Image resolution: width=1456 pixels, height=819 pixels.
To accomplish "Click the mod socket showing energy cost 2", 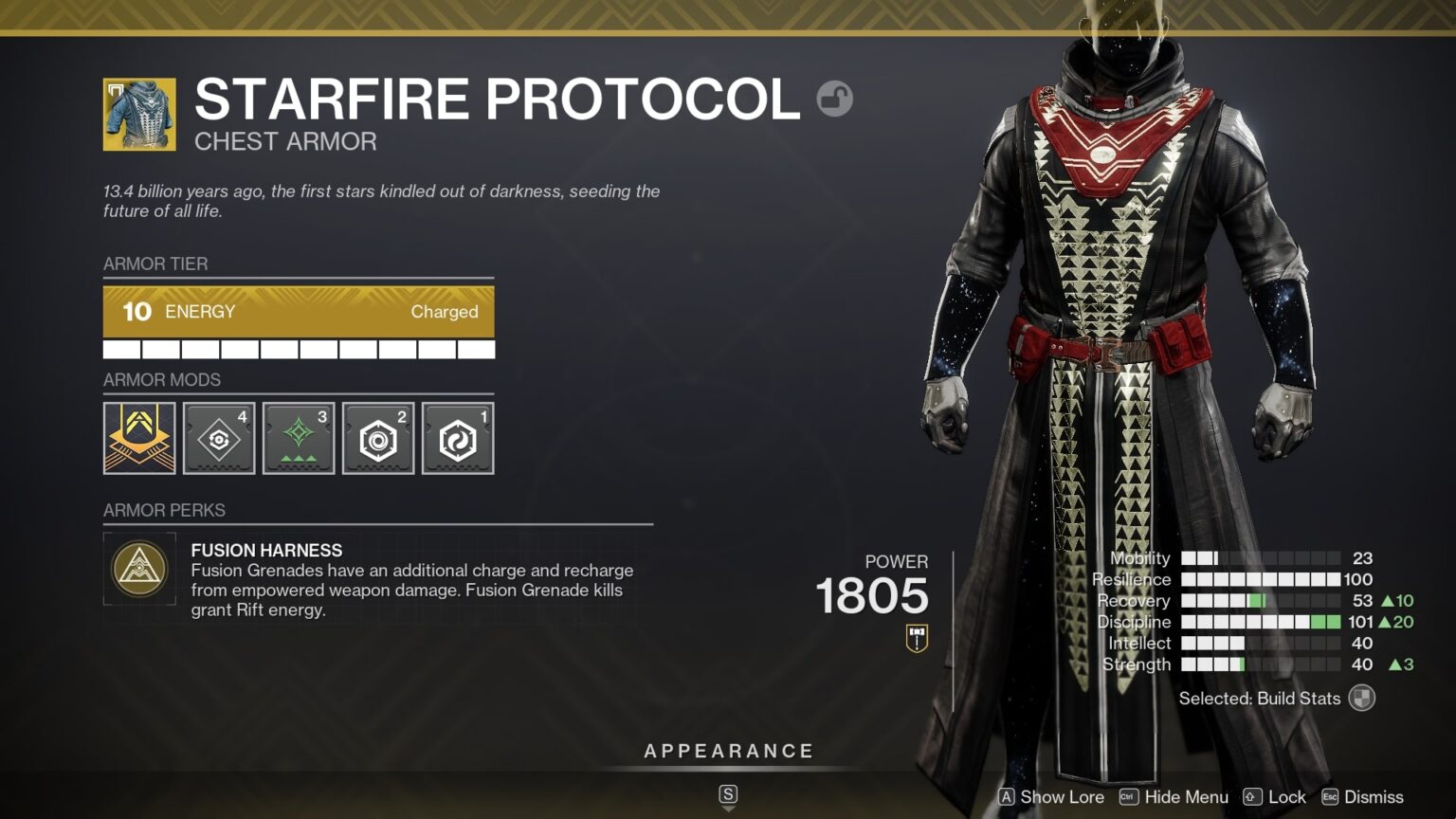I will 377,437.
